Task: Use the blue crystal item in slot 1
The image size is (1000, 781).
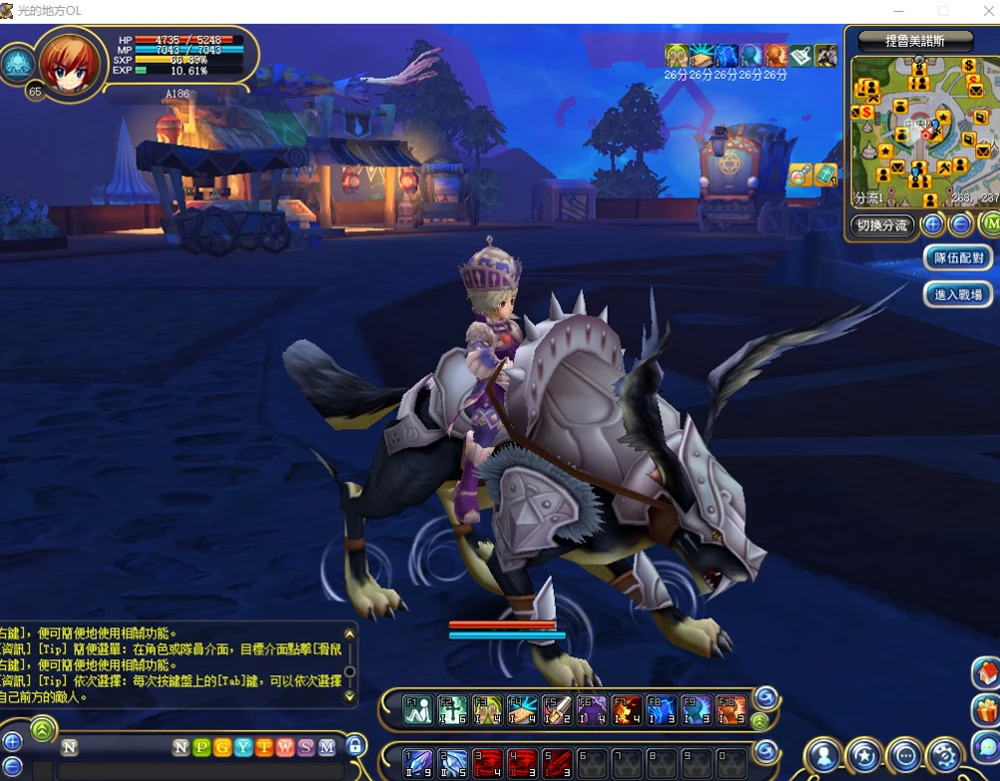Action: tap(420, 762)
